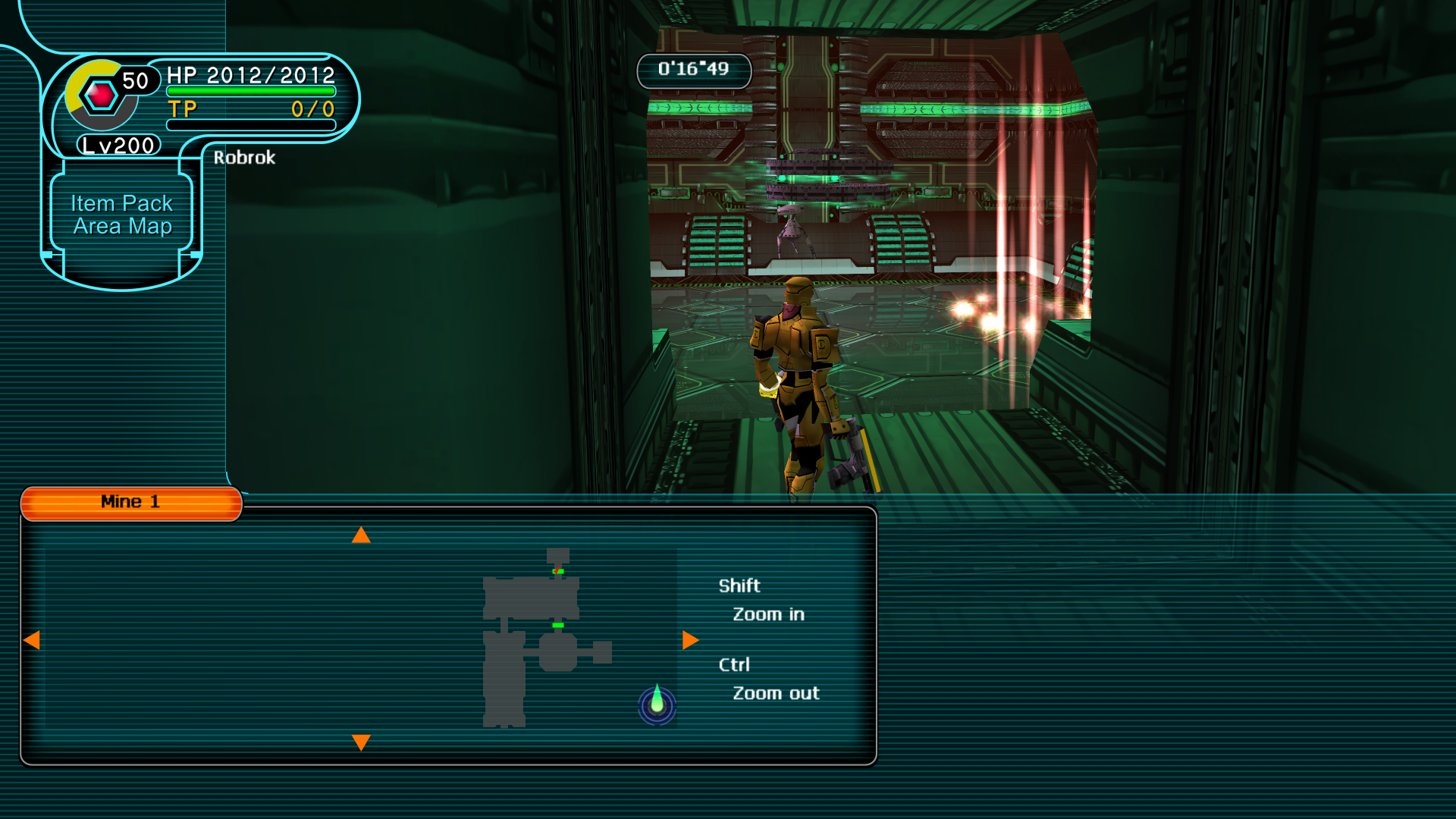Shift the map using the right arrow
1456x819 pixels.
690,640
